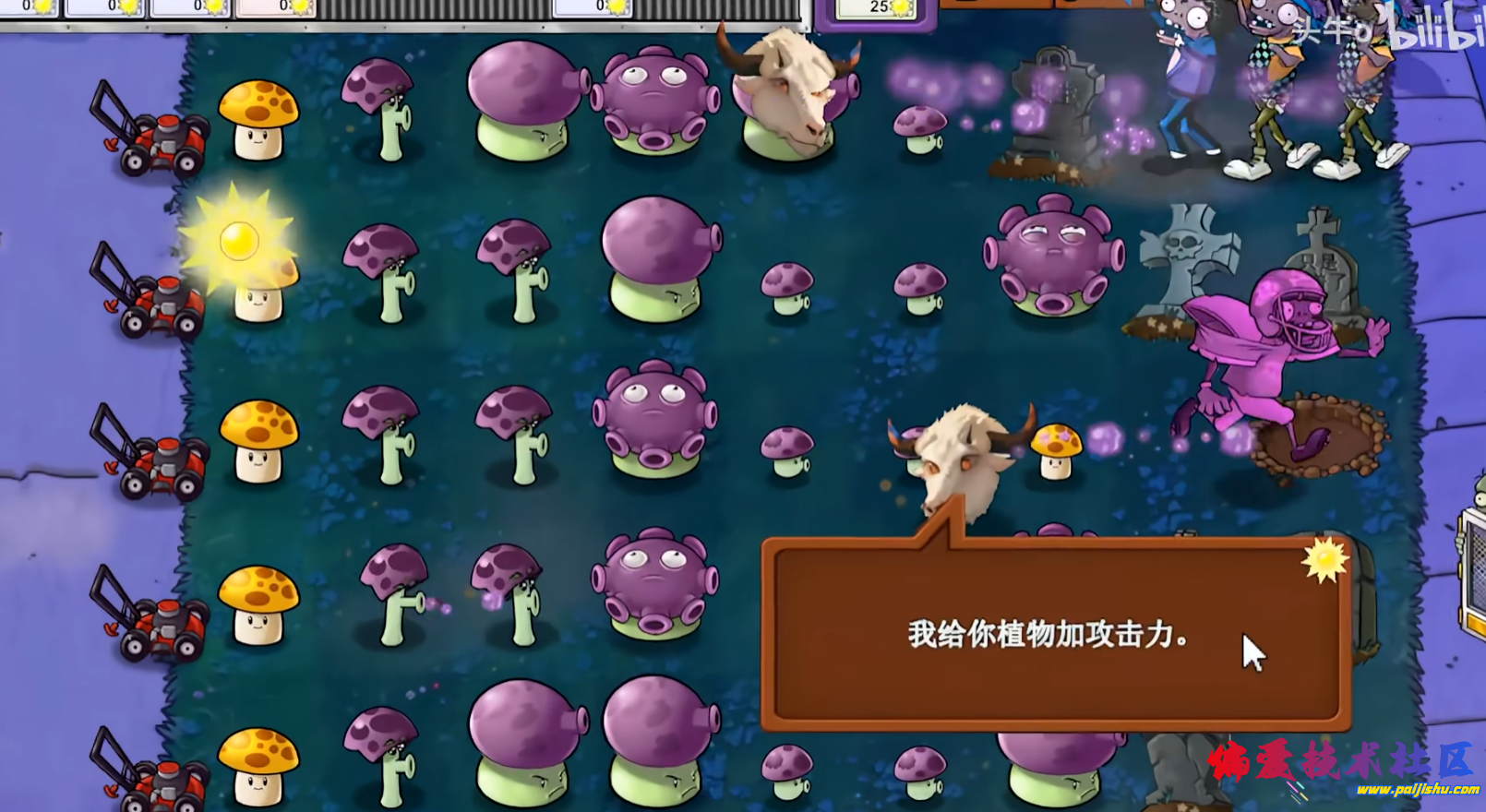This screenshot has height=812, width=1486.
Task: Click the large purple balloon plant in row one
Action: 526,101
